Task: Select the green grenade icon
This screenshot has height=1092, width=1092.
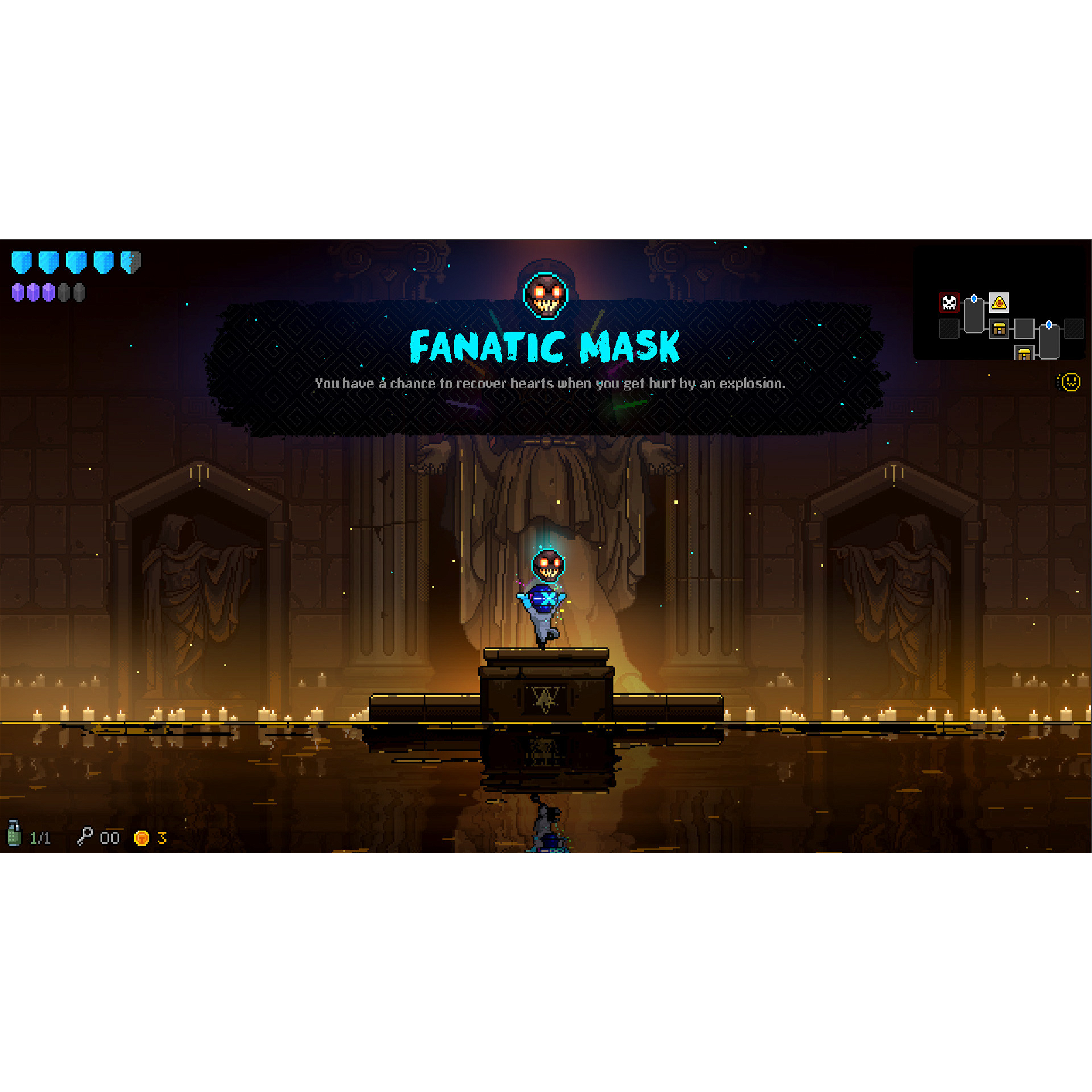Action: click(14, 834)
